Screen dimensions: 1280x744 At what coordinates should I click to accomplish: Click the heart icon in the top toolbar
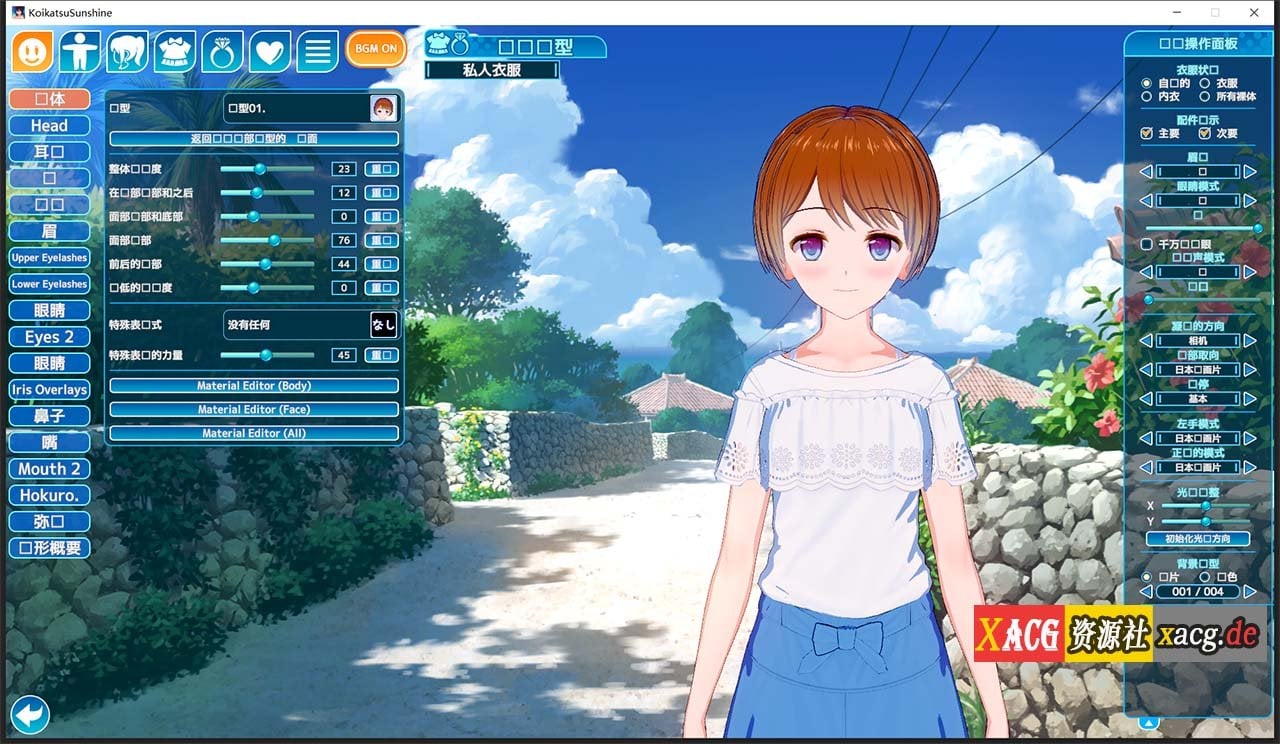coord(270,49)
